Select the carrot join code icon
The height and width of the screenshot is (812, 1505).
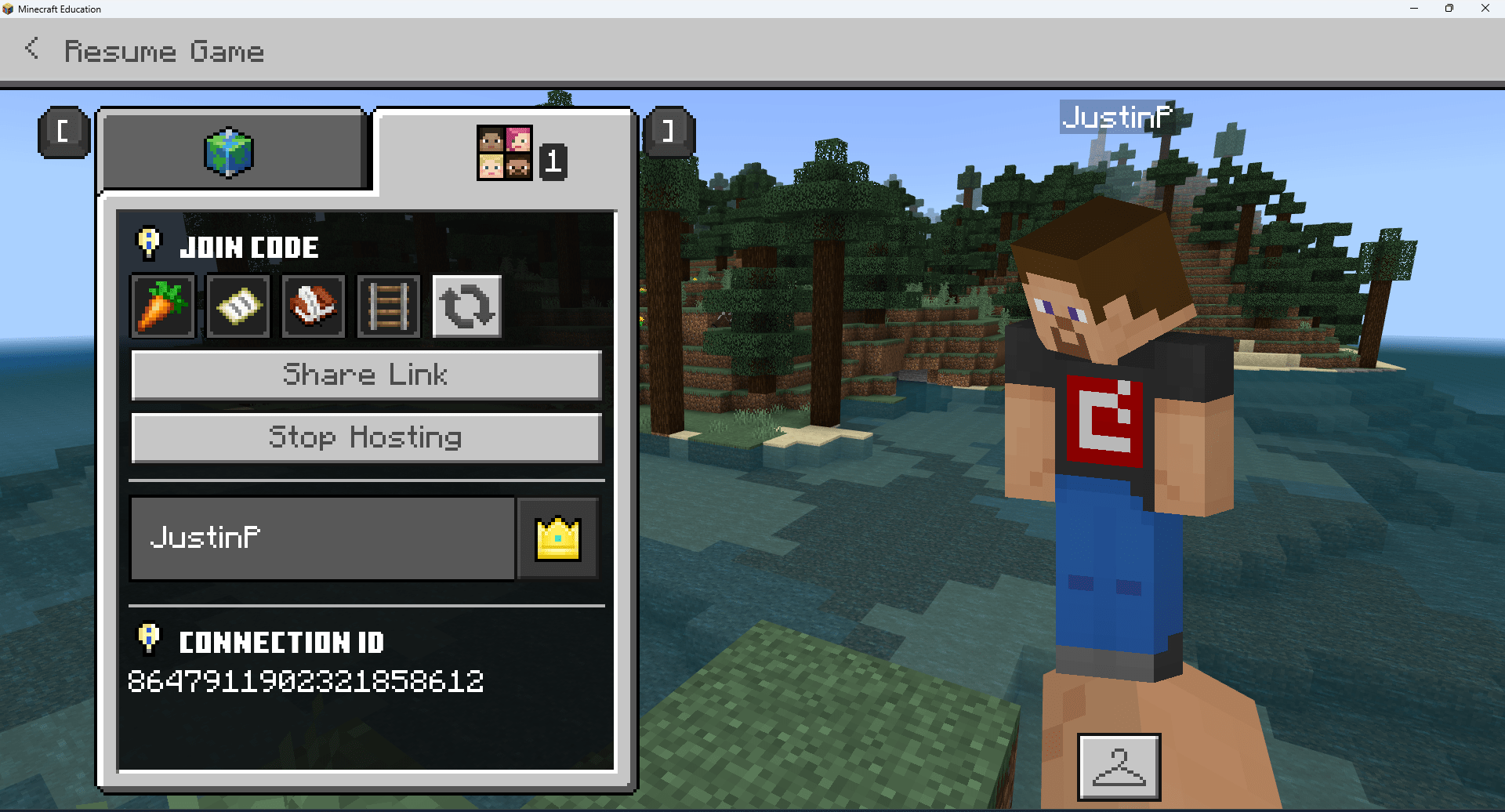point(162,306)
